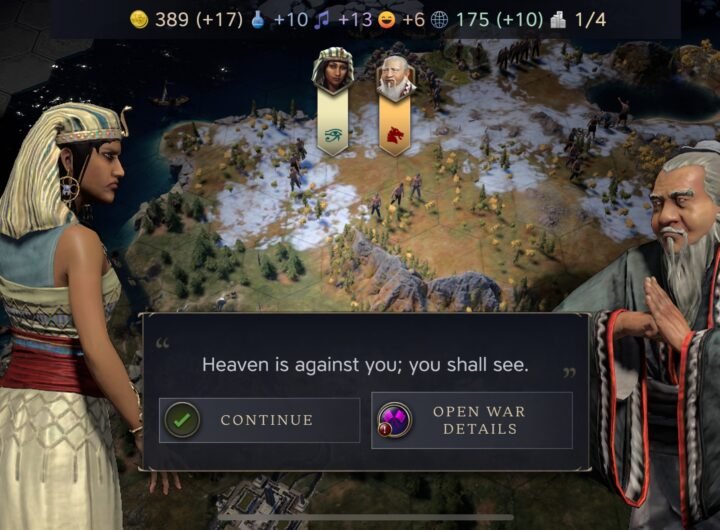Viewport: 720px width, 530px height.
Task: Select the bearded leader portrait banner
Action: (395, 76)
